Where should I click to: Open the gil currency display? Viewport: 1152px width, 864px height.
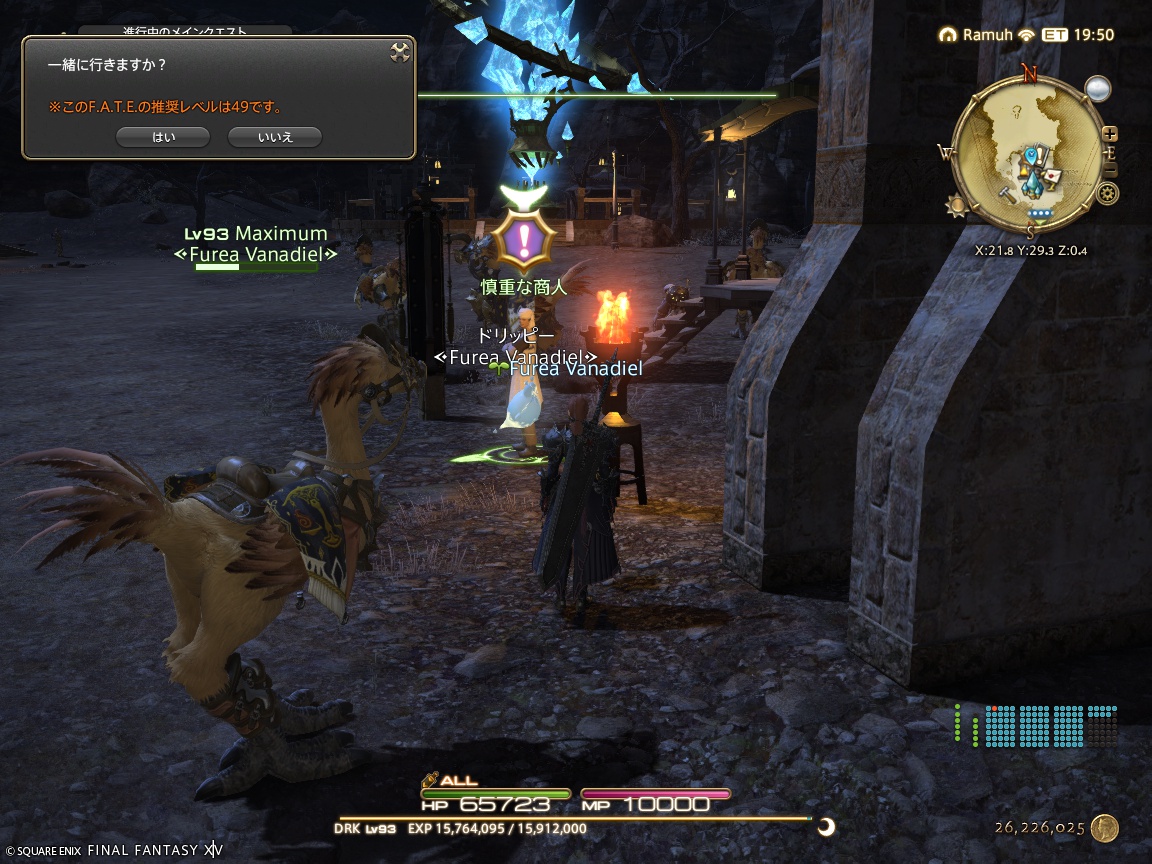1055,828
